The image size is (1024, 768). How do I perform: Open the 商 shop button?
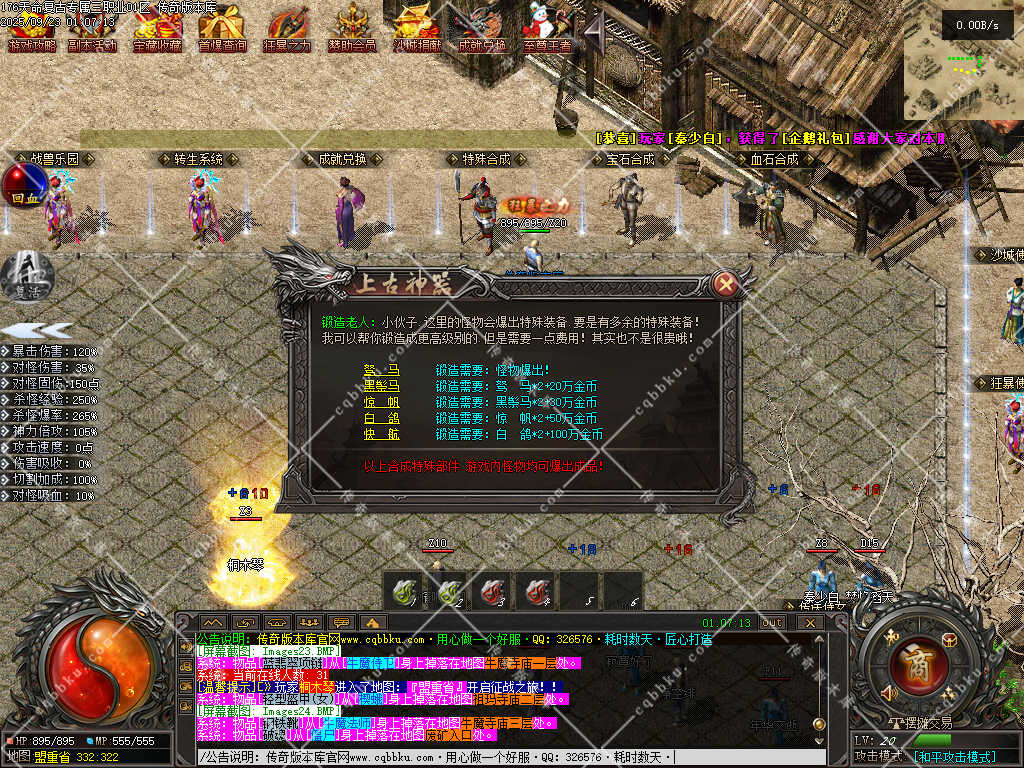tap(913, 663)
